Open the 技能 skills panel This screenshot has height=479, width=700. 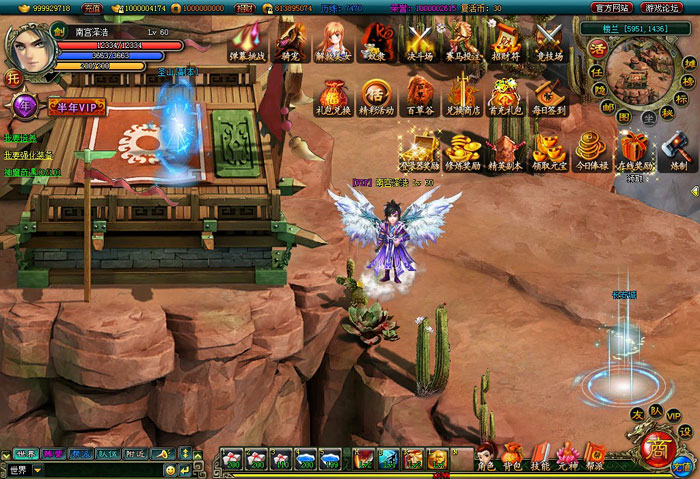click(540, 455)
